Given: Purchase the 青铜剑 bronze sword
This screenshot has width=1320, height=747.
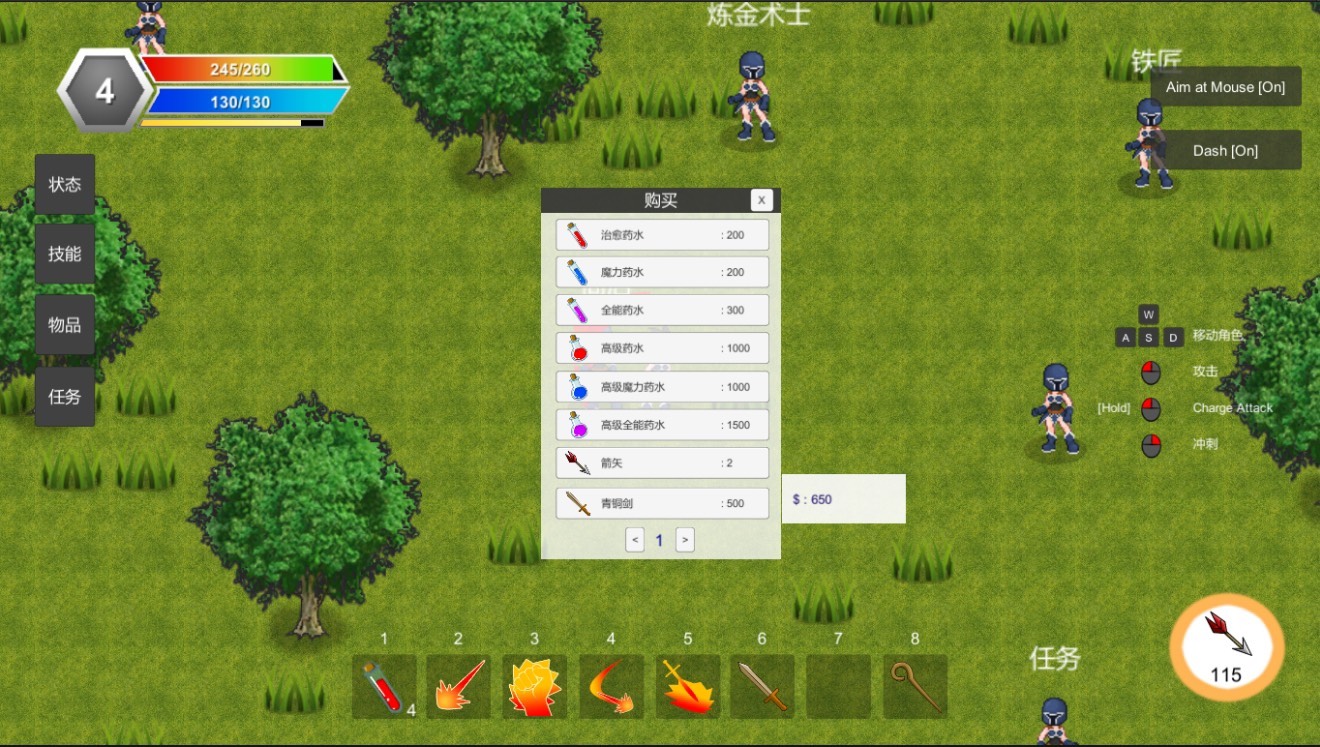Looking at the screenshot, I should 662,503.
